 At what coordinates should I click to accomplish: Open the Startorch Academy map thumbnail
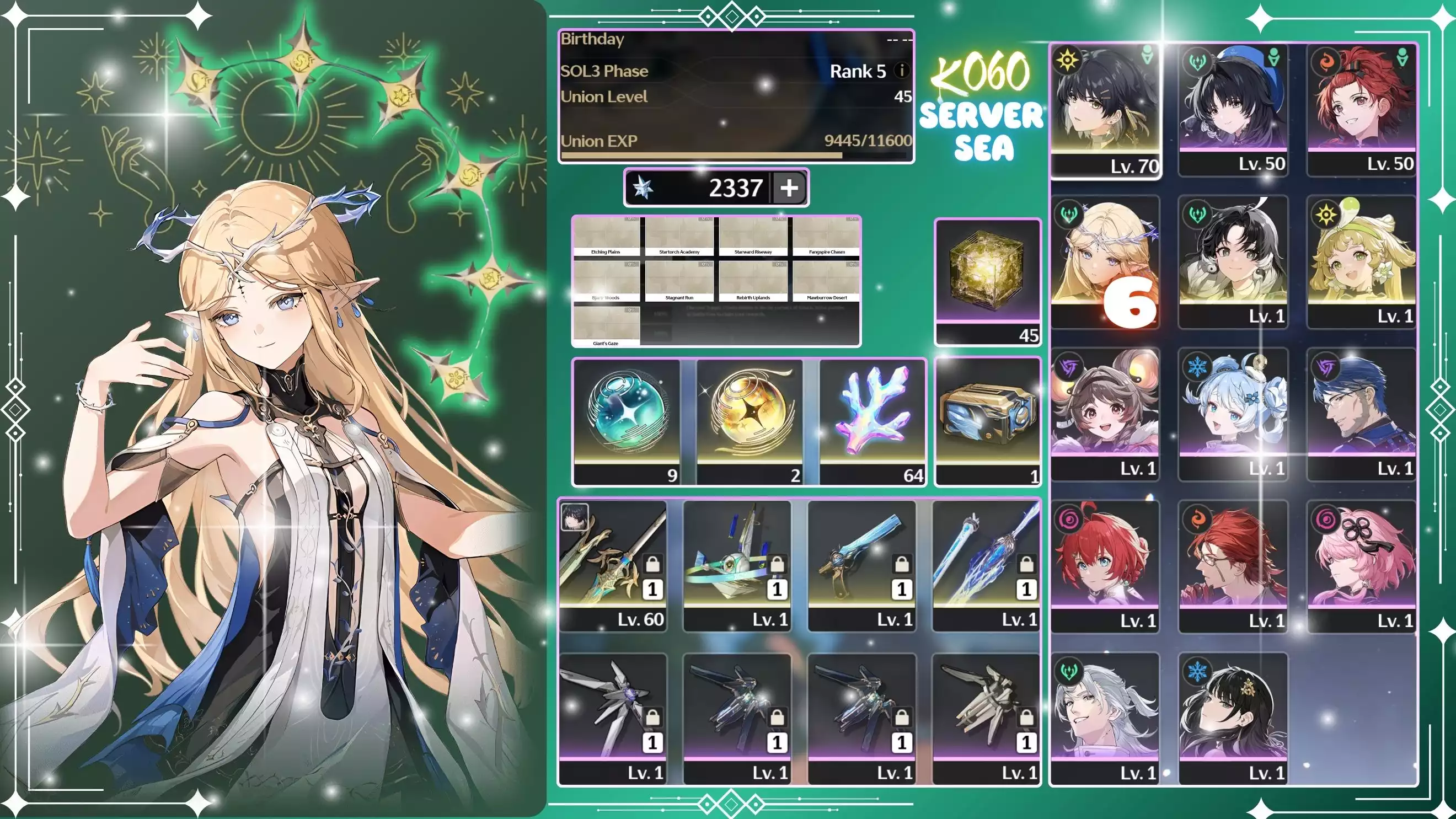pos(679,237)
